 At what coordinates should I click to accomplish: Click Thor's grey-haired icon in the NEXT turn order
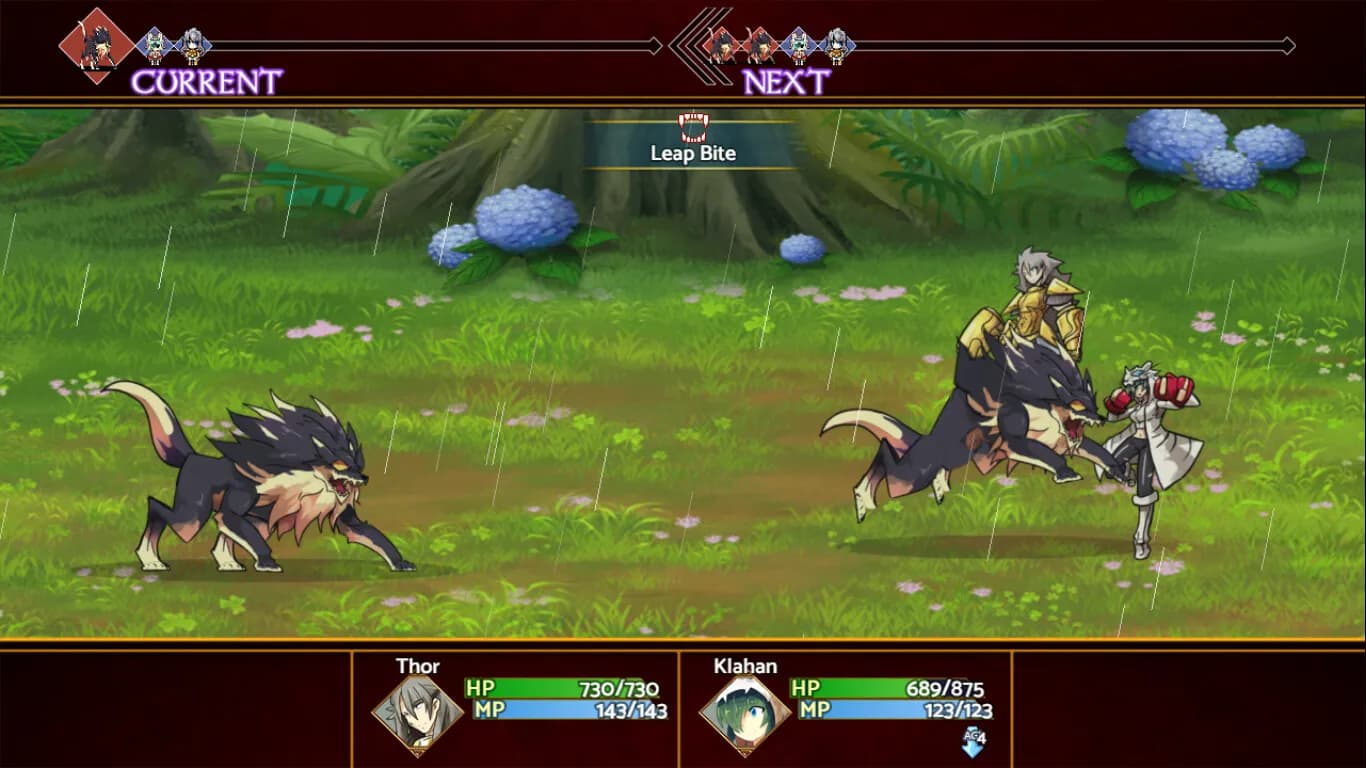tap(836, 46)
